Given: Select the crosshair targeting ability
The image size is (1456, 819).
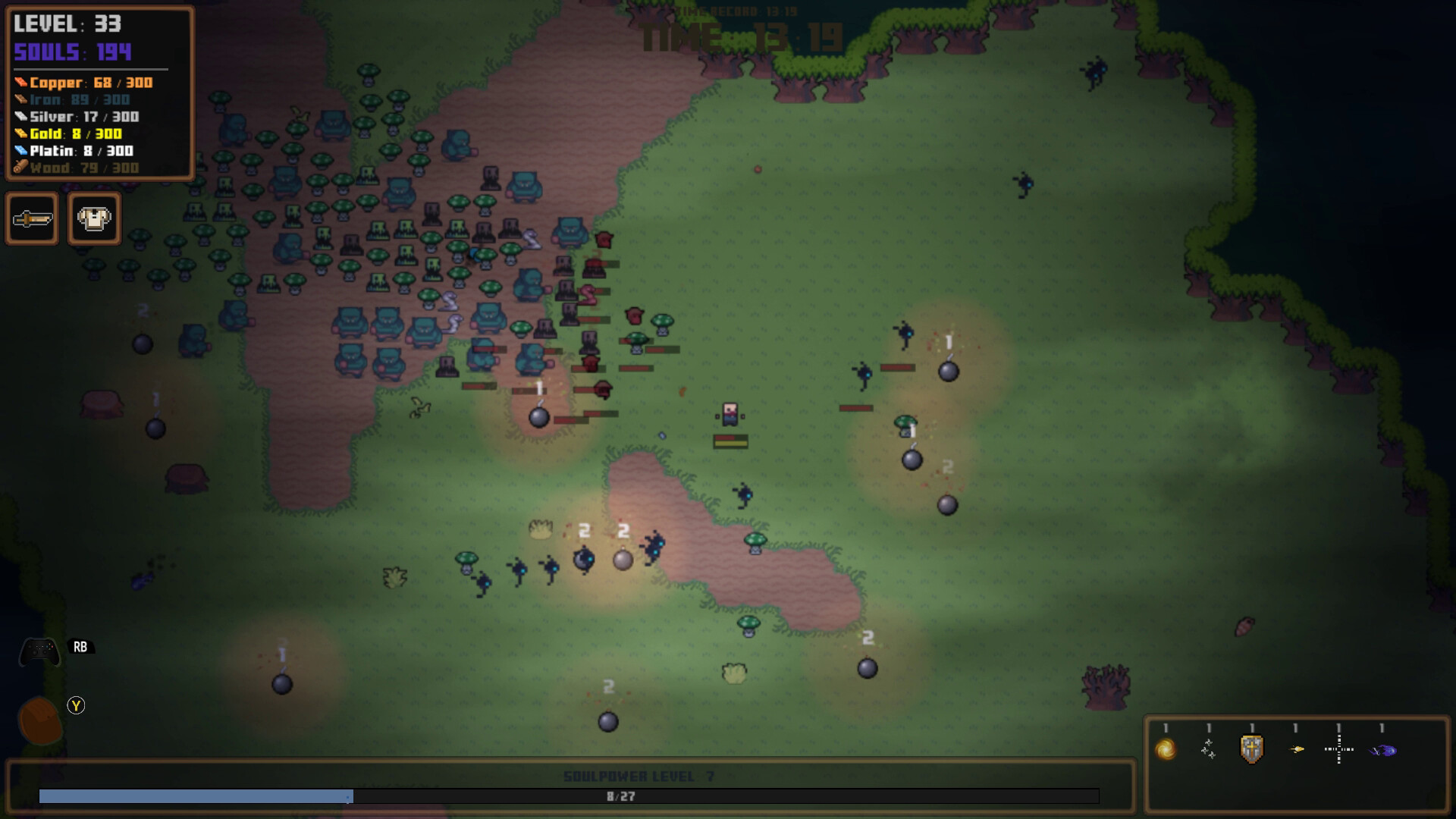Looking at the screenshot, I should coord(1338,750).
